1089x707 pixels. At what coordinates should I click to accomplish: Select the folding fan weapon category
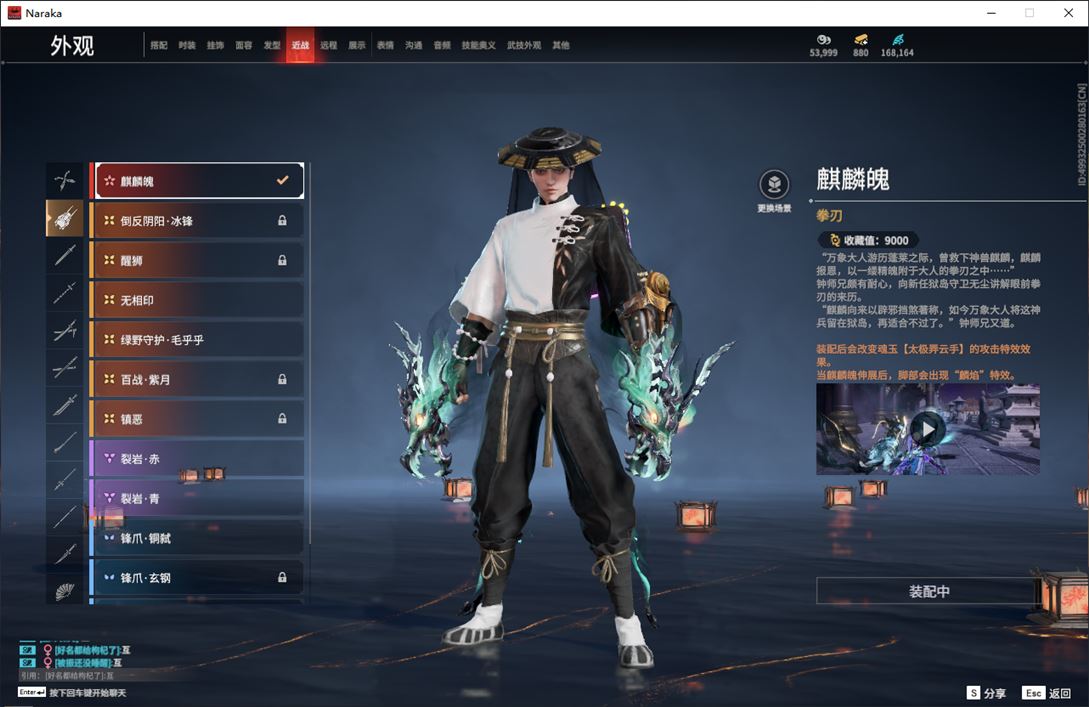[x=65, y=591]
